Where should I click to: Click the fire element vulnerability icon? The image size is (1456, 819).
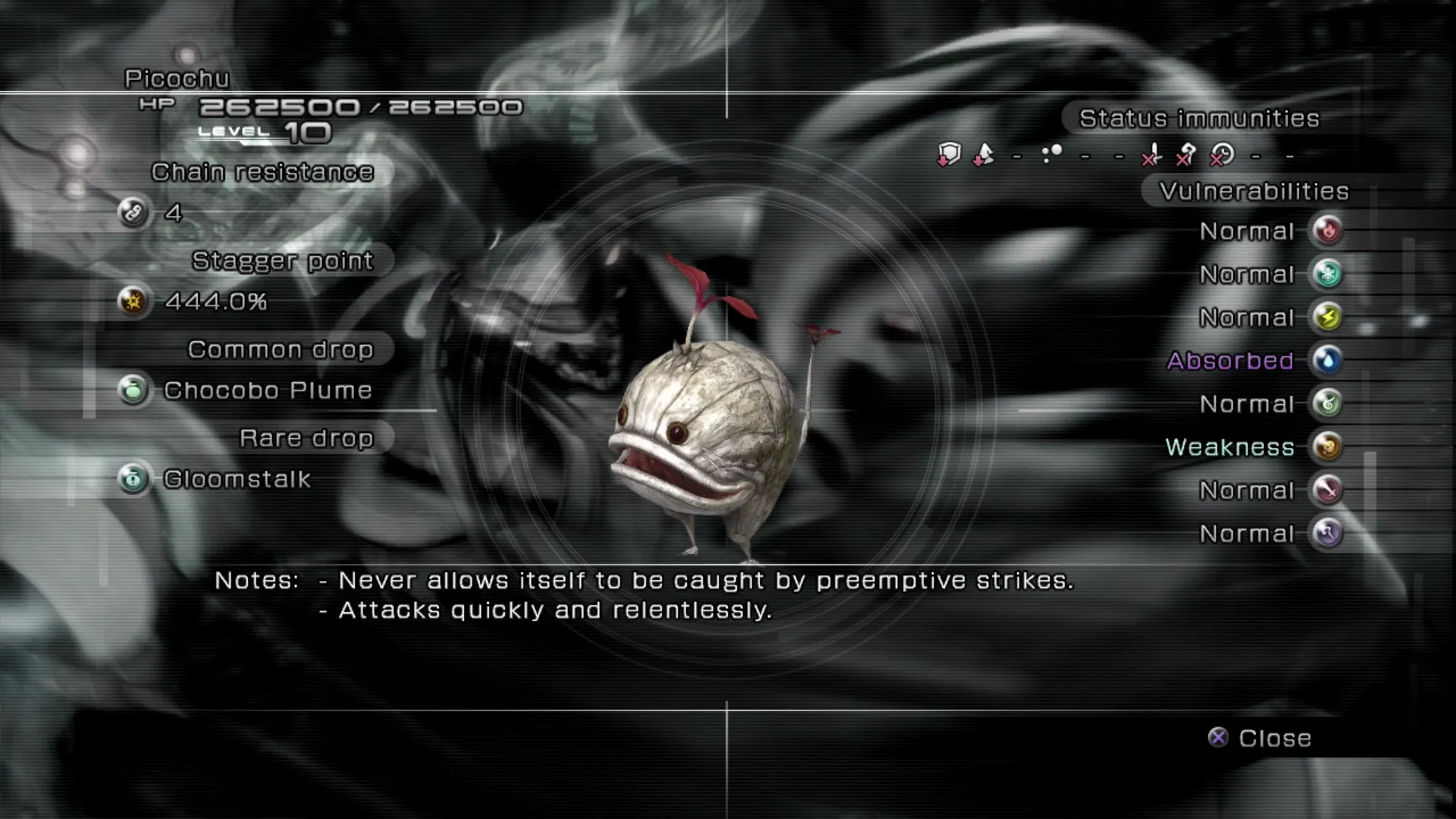point(1327,231)
